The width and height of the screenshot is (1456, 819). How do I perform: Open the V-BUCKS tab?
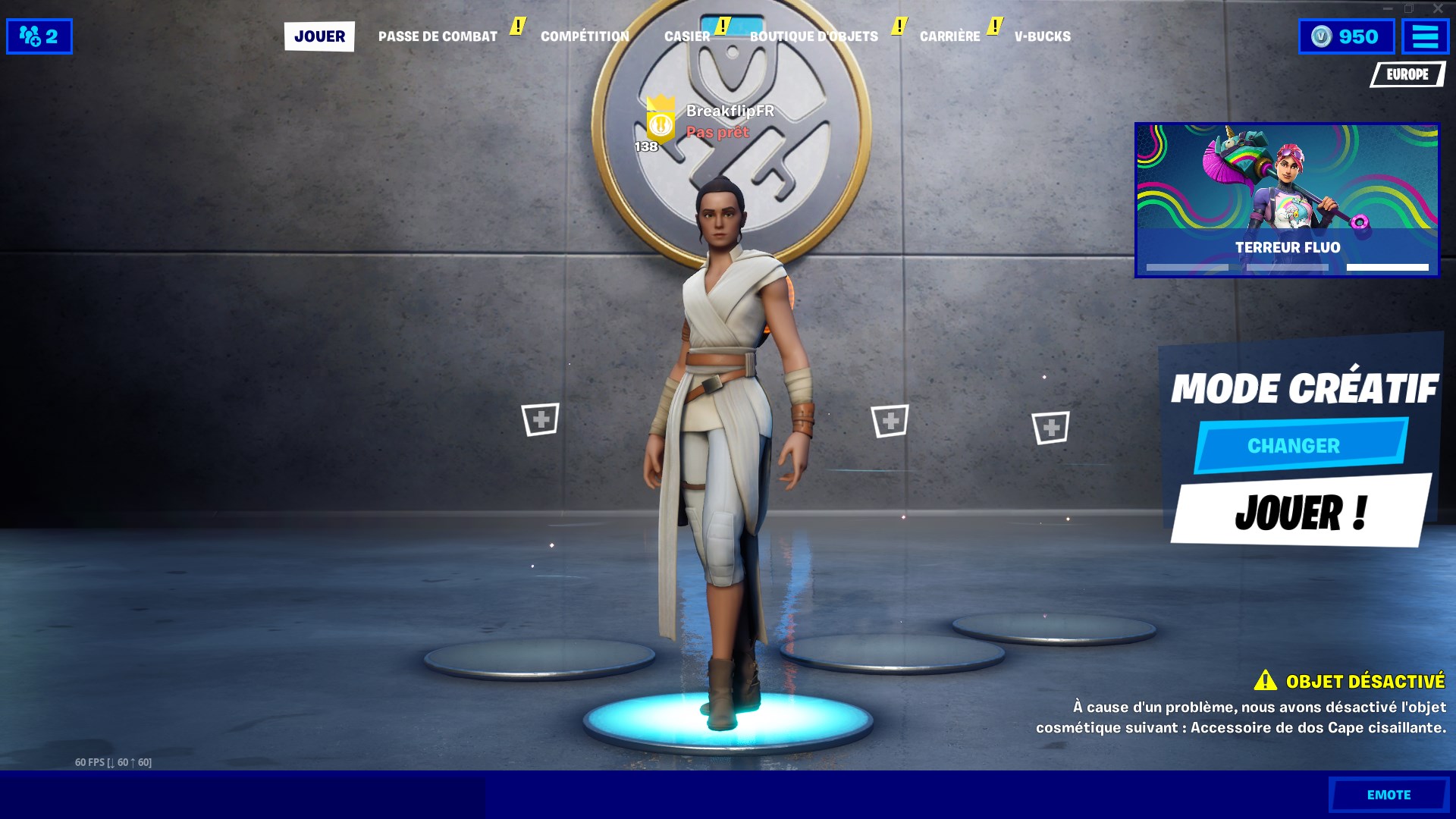pos(1042,36)
